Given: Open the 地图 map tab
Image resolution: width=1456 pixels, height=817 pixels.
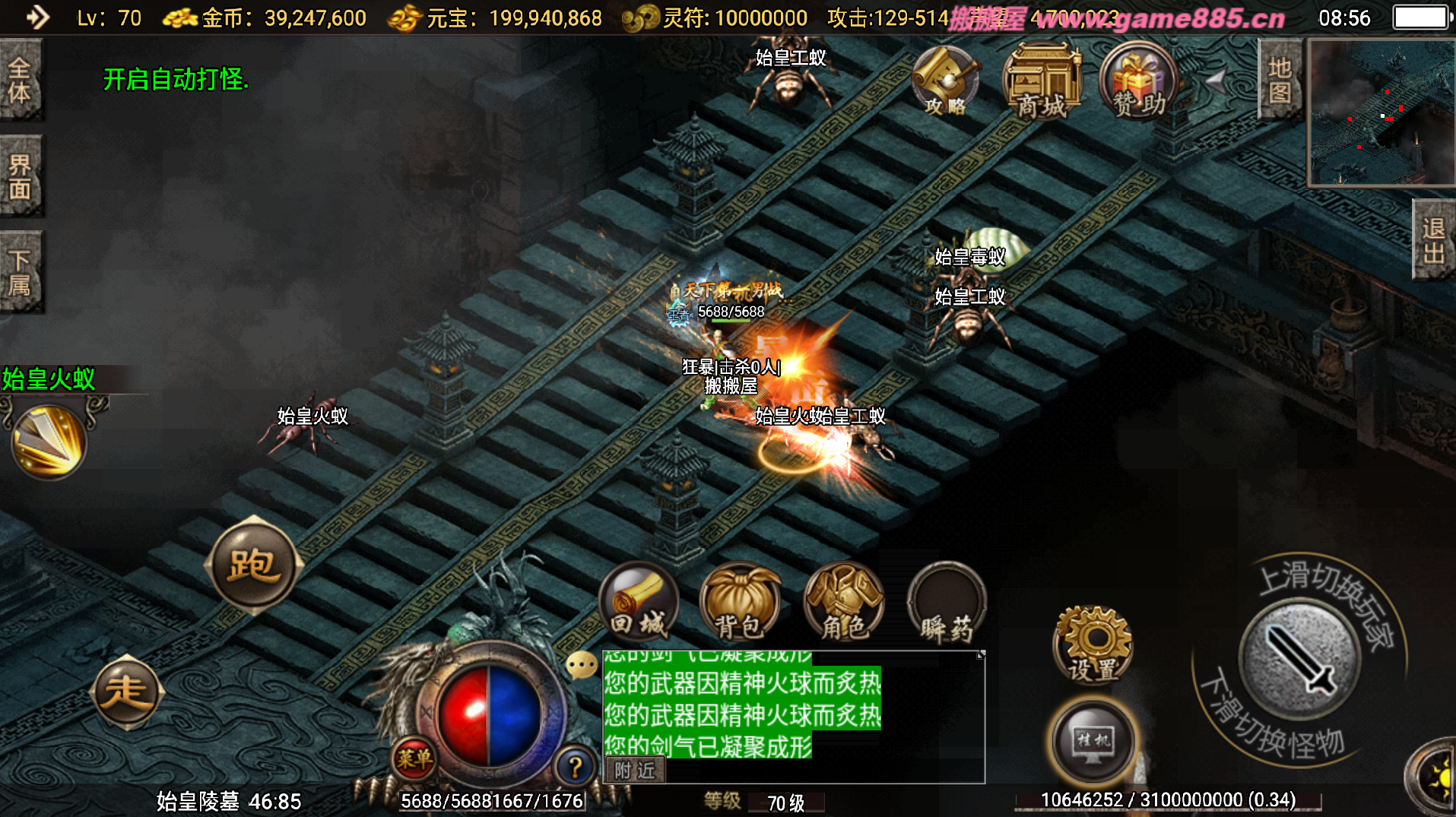Looking at the screenshot, I should 1280,80.
